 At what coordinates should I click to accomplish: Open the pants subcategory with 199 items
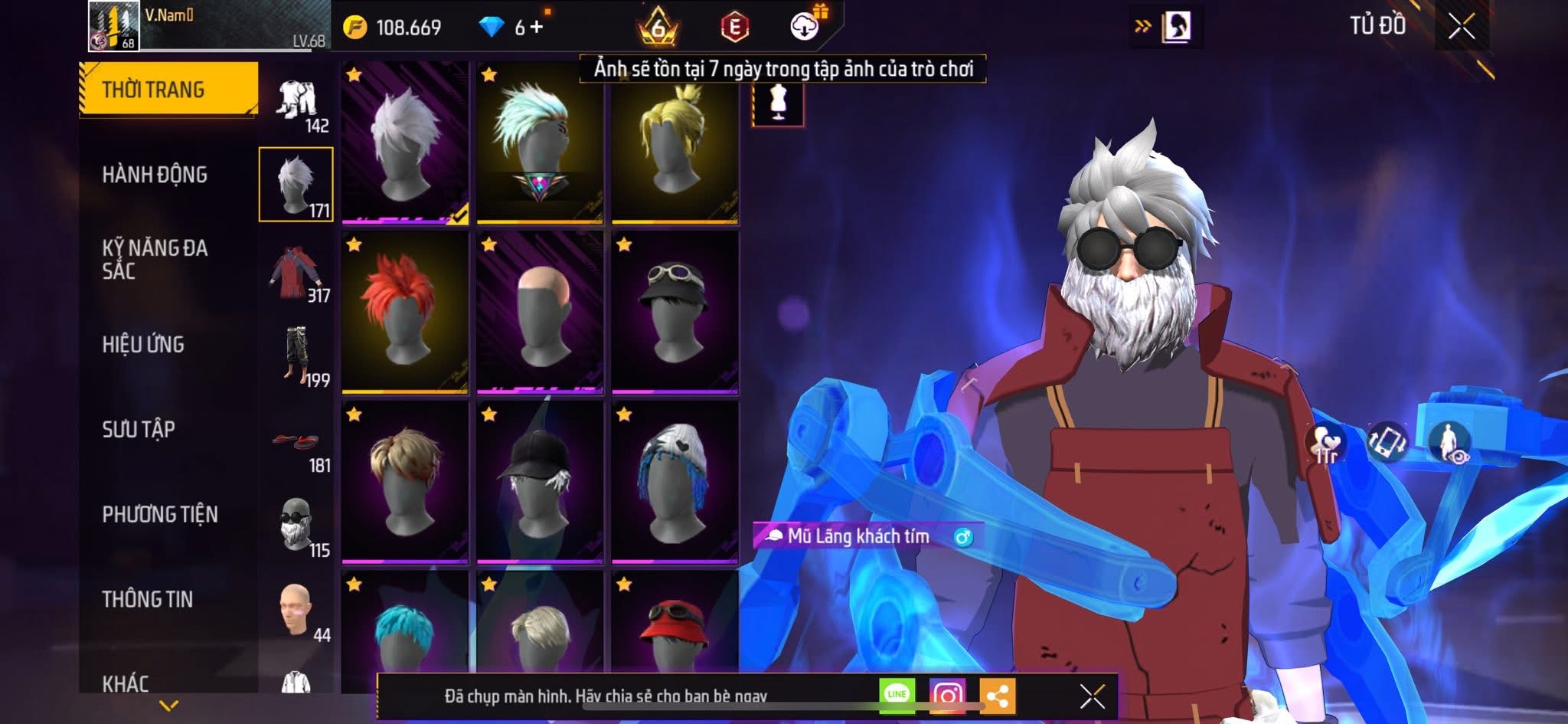coord(297,355)
